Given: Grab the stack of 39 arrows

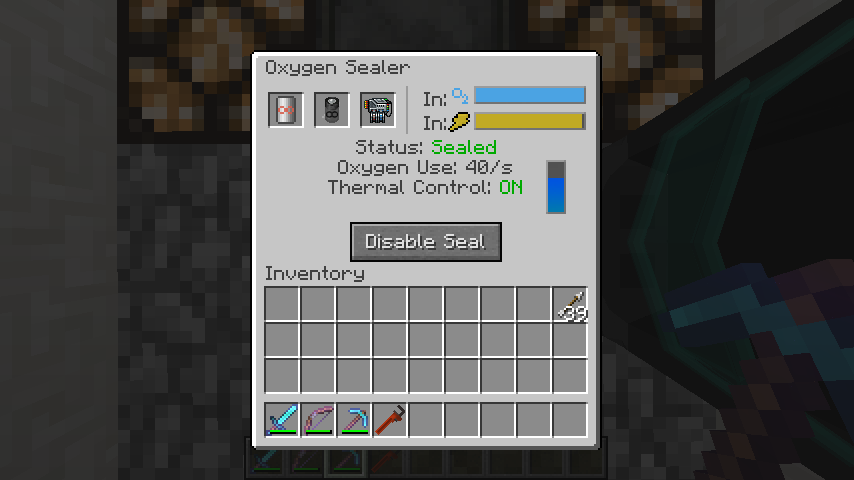Looking at the screenshot, I should (x=570, y=305).
